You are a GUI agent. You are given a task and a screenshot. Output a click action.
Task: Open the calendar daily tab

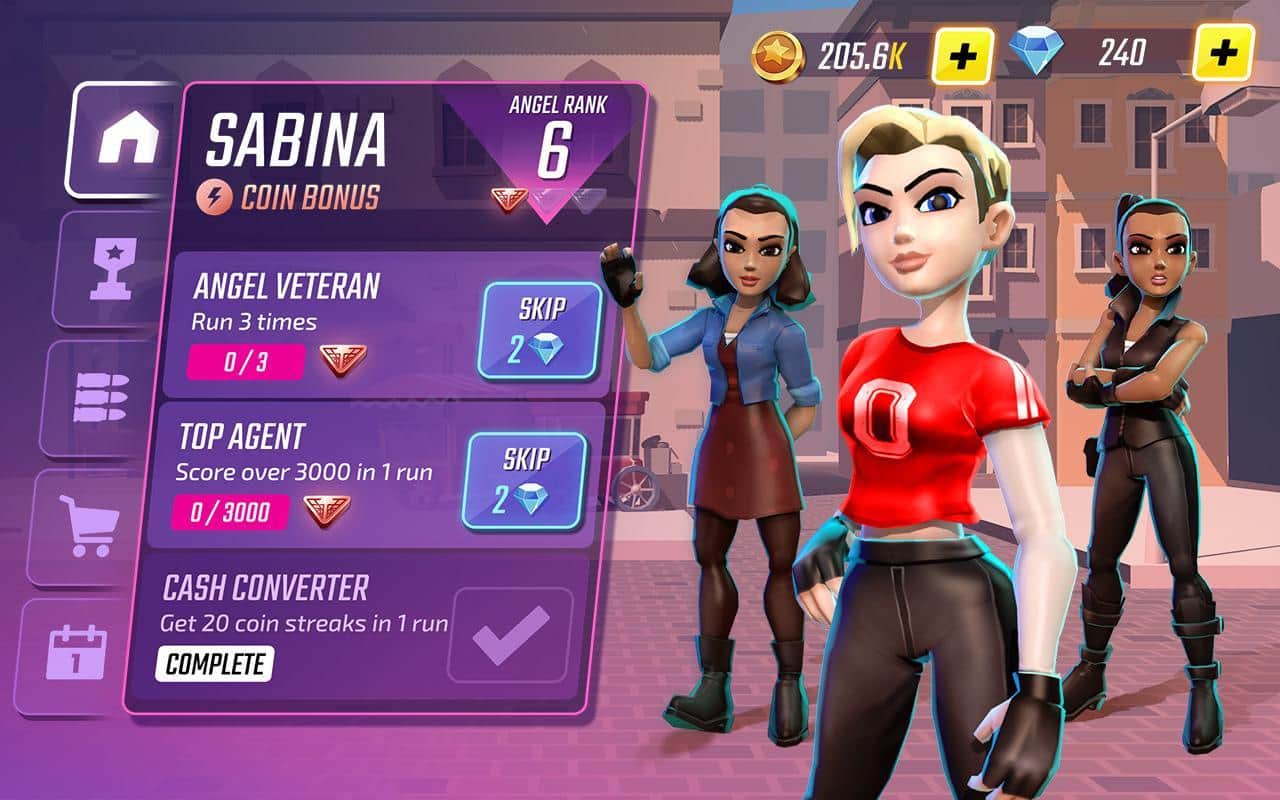[x=76, y=655]
